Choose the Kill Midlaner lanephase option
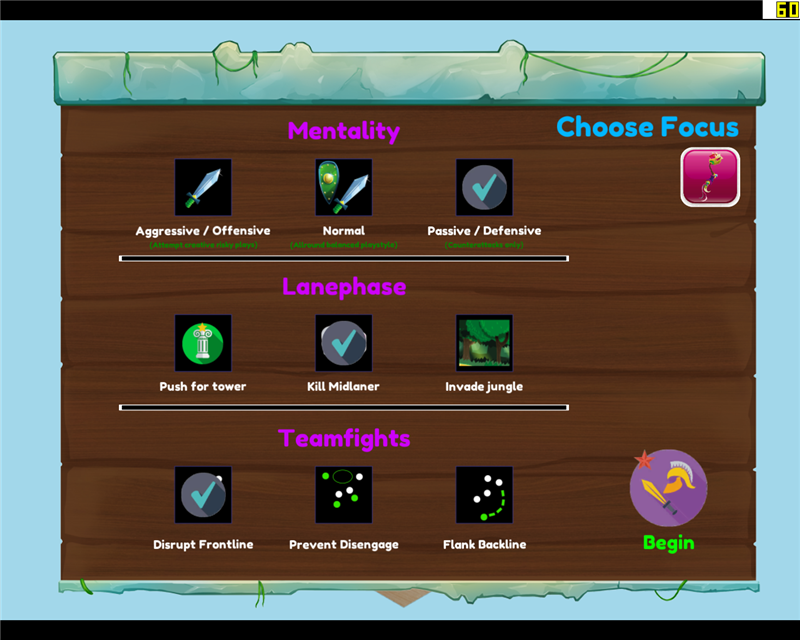Screen dimensions: 800x640 click(344, 343)
